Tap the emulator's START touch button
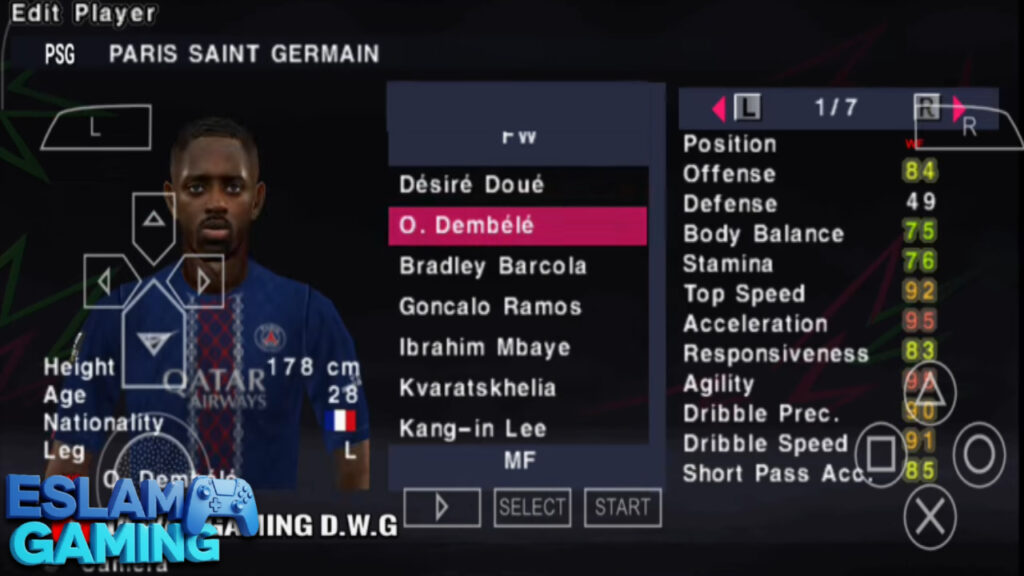The width and height of the screenshot is (1024, 576). 622,507
